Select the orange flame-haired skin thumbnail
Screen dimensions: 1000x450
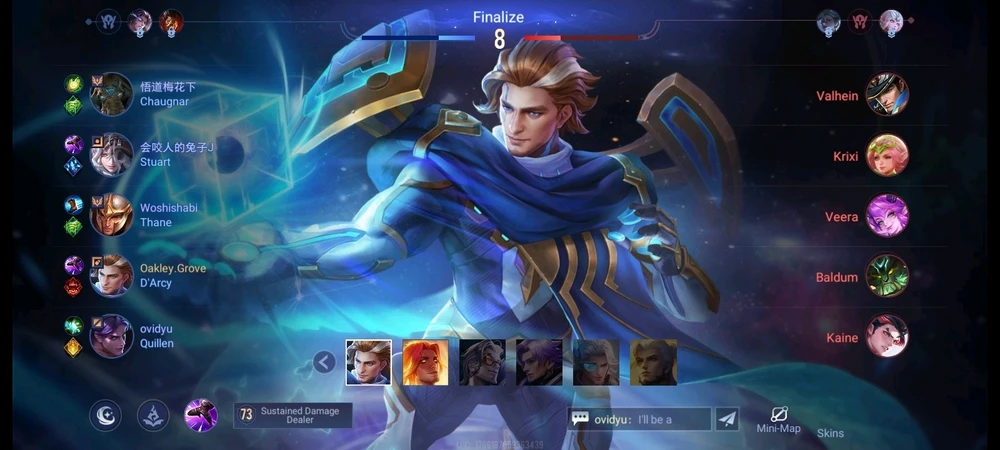click(424, 362)
